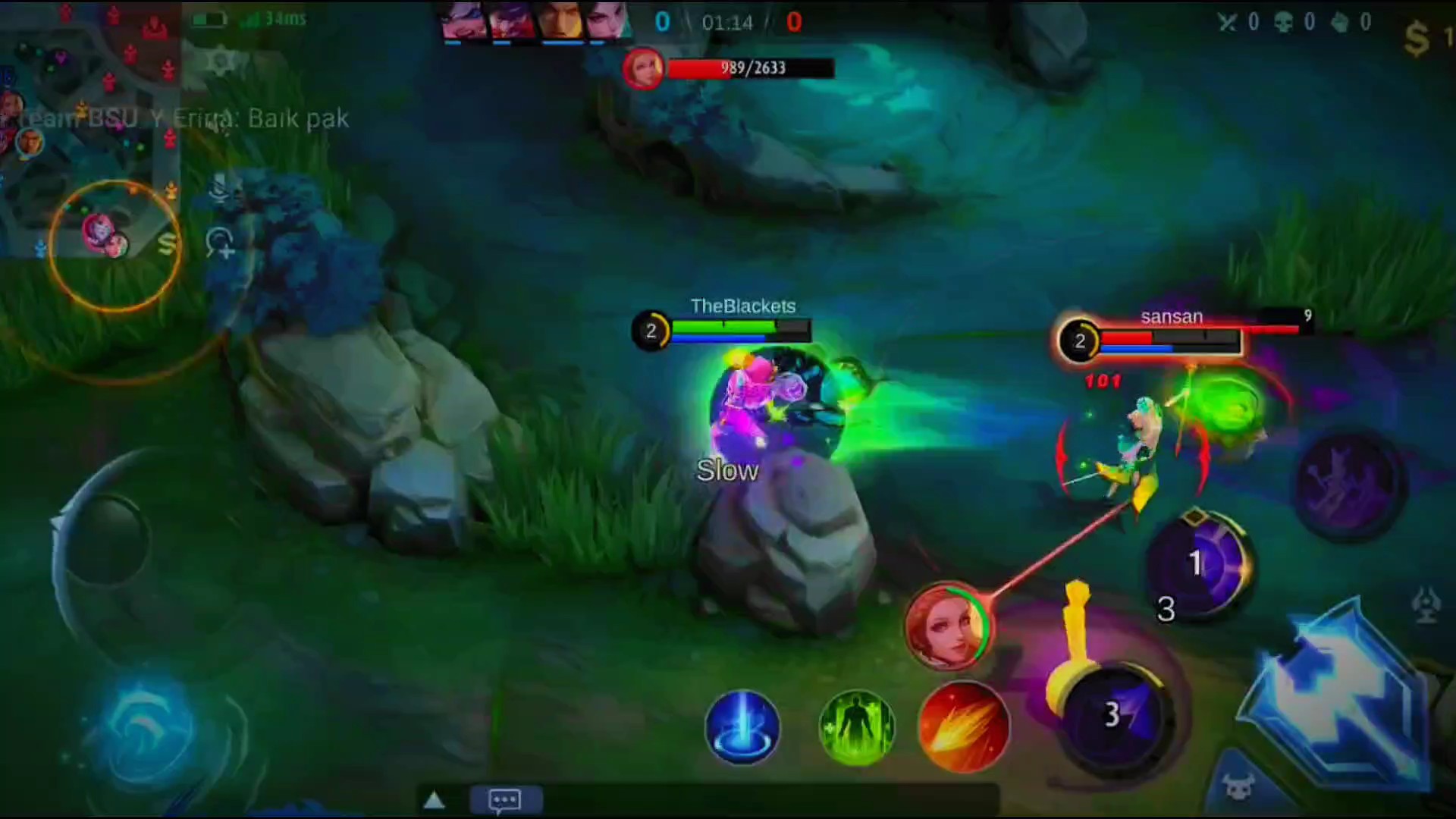1456x819 pixels.
Task: Use the green Regen ability
Action: click(857, 726)
